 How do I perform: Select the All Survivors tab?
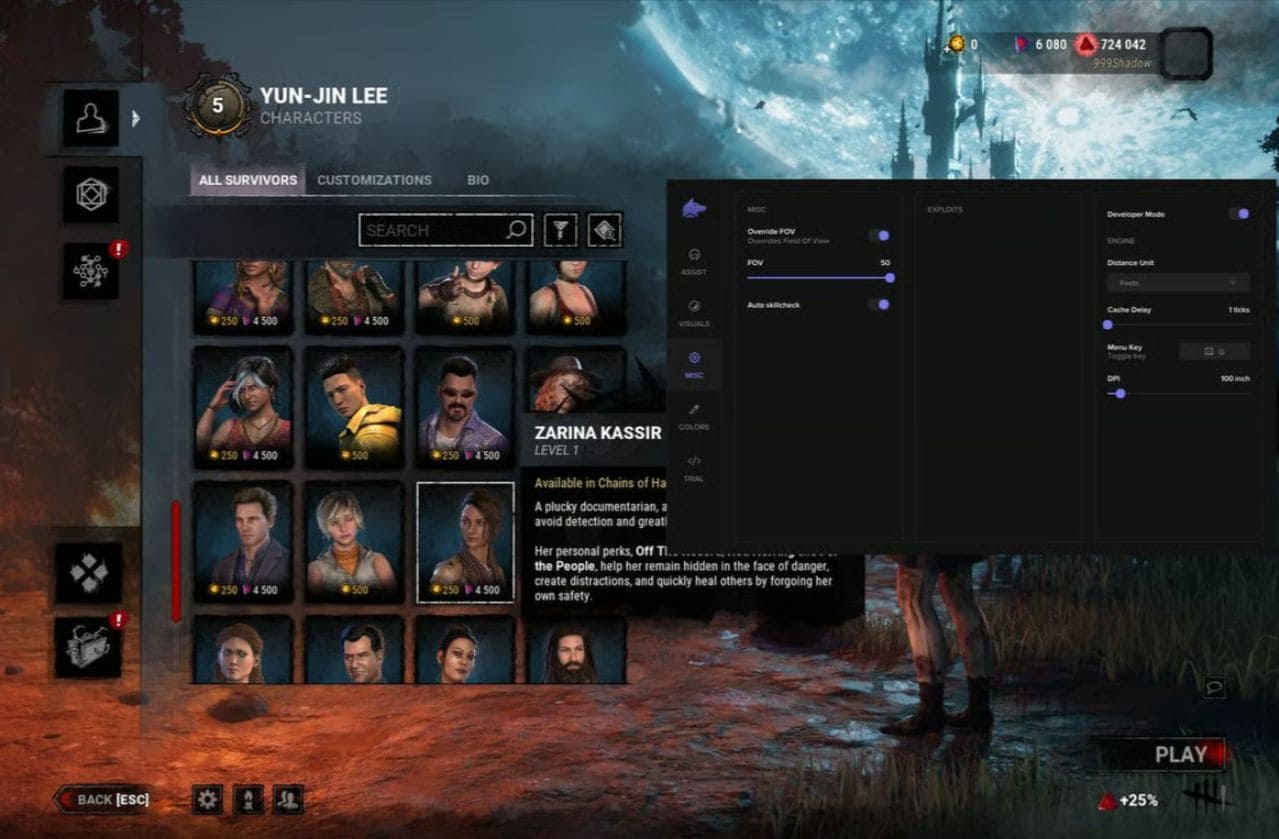coord(247,180)
